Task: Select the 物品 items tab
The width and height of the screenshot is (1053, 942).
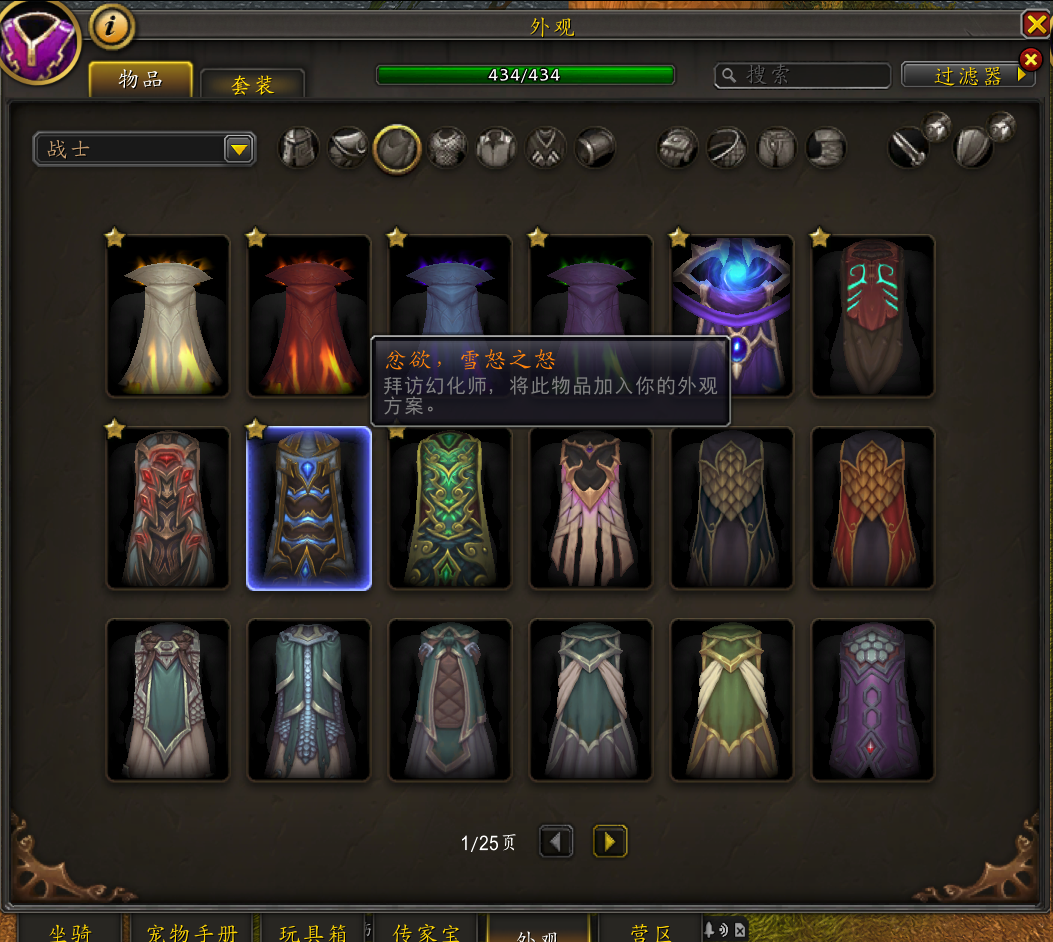Action: (x=141, y=80)
